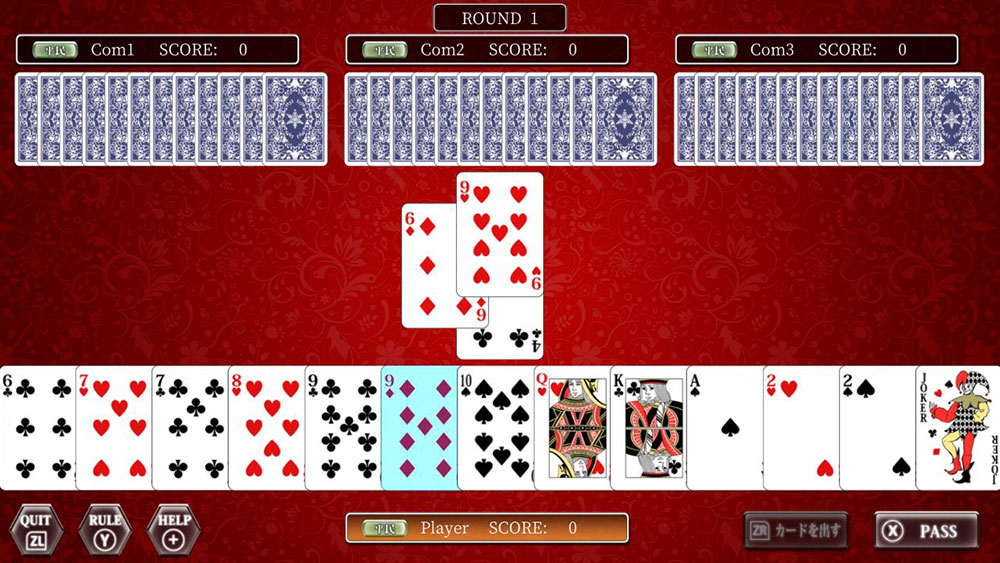
Task: Open the RULE screen
Action: 105,529
